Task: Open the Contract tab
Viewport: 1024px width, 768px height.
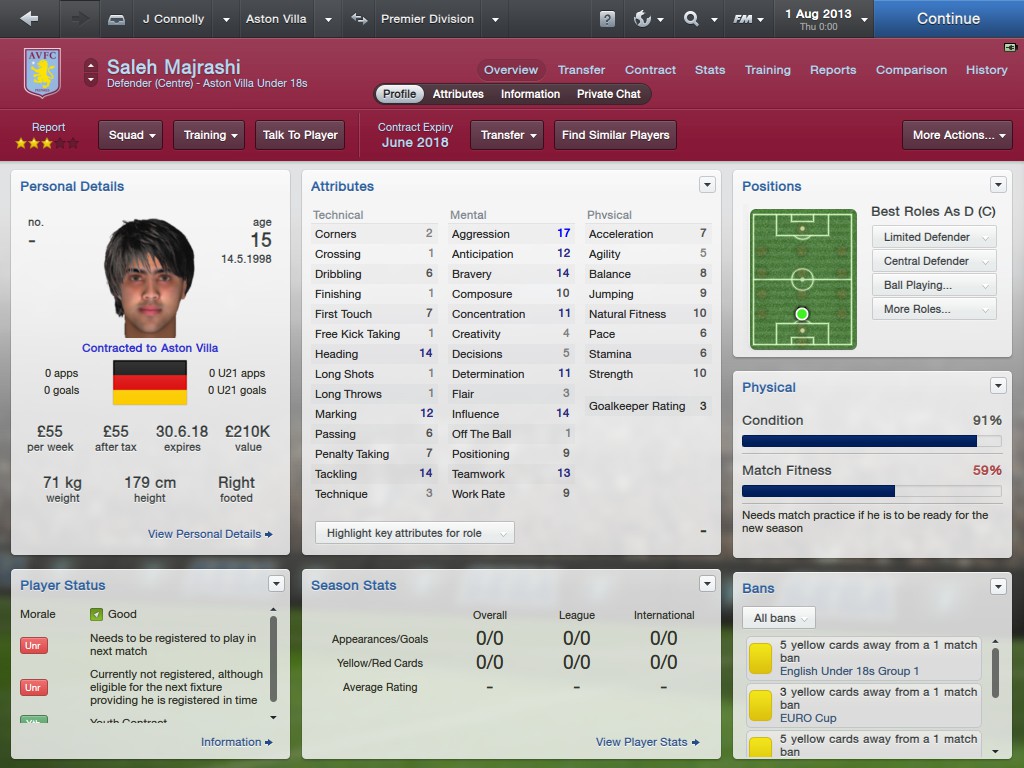Action: [x=650, y=70]
